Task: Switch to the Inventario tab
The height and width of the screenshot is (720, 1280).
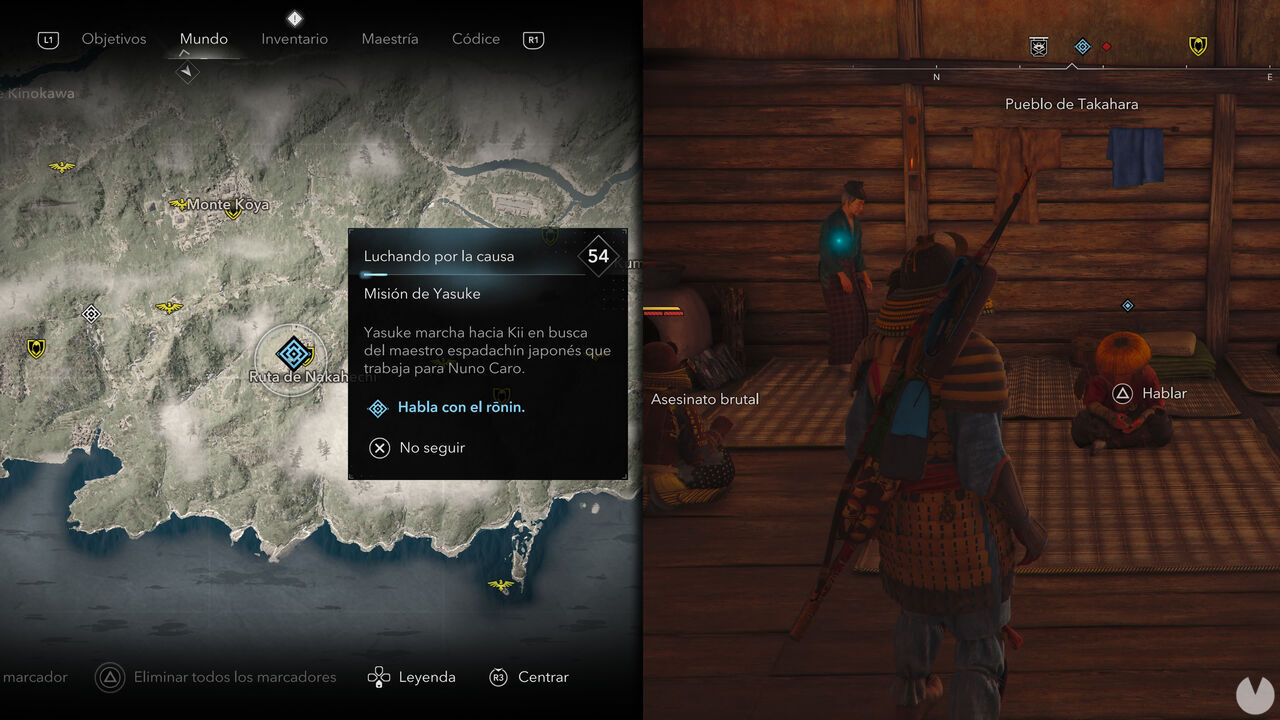Action: pyautogui.click(x=294, y=39)
